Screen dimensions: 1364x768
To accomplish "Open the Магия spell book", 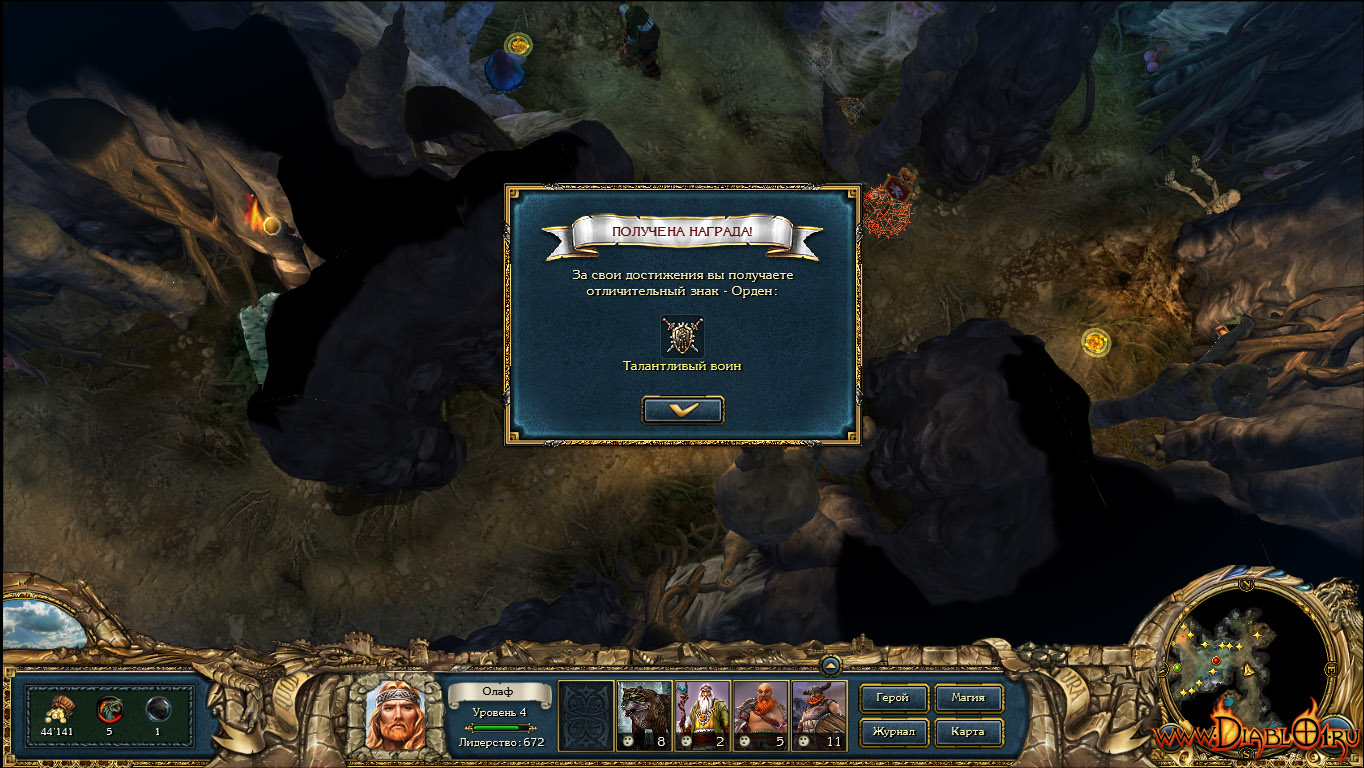I will [x=968, y=698].
